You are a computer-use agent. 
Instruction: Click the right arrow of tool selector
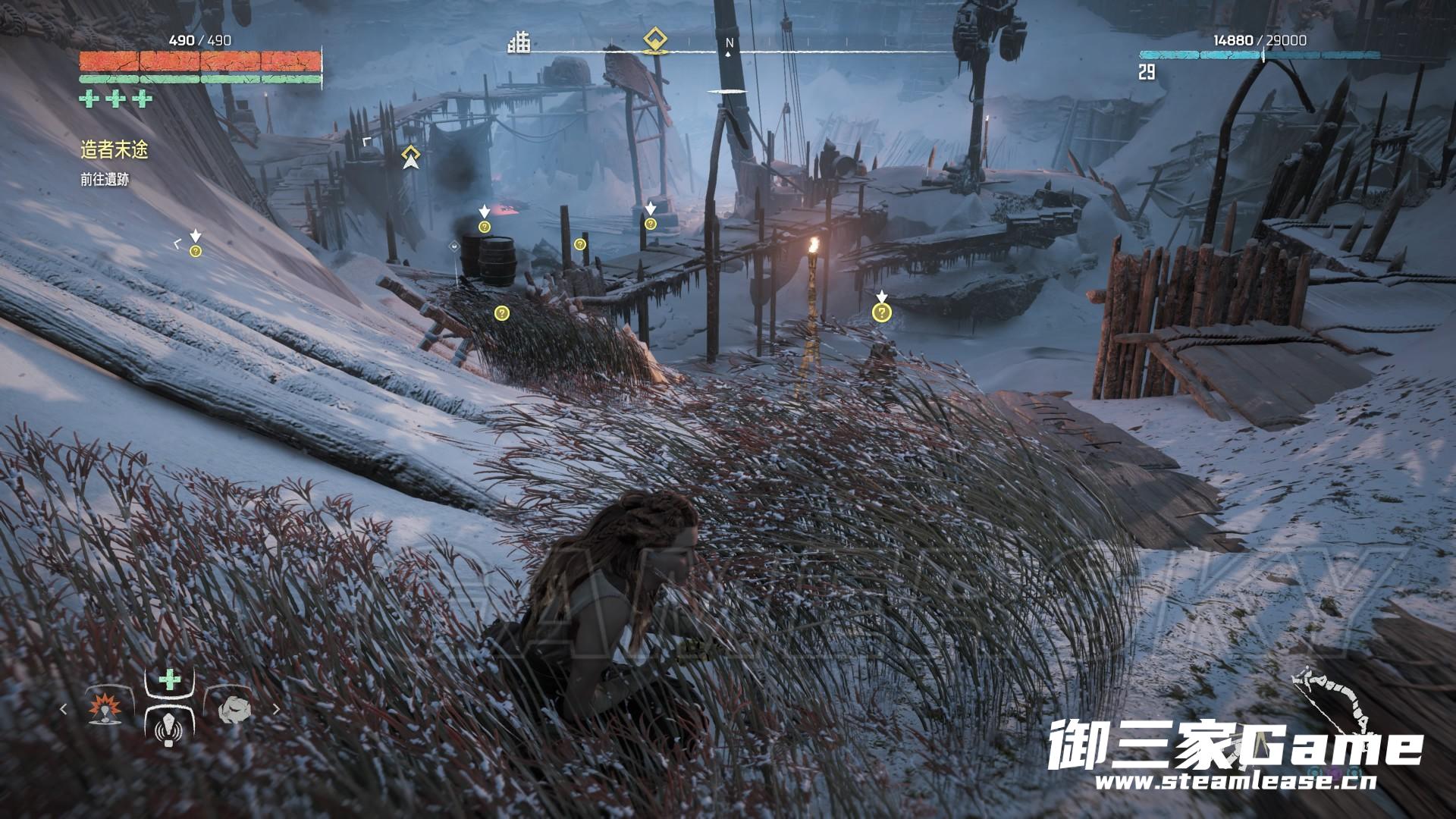tap(276, 710)
